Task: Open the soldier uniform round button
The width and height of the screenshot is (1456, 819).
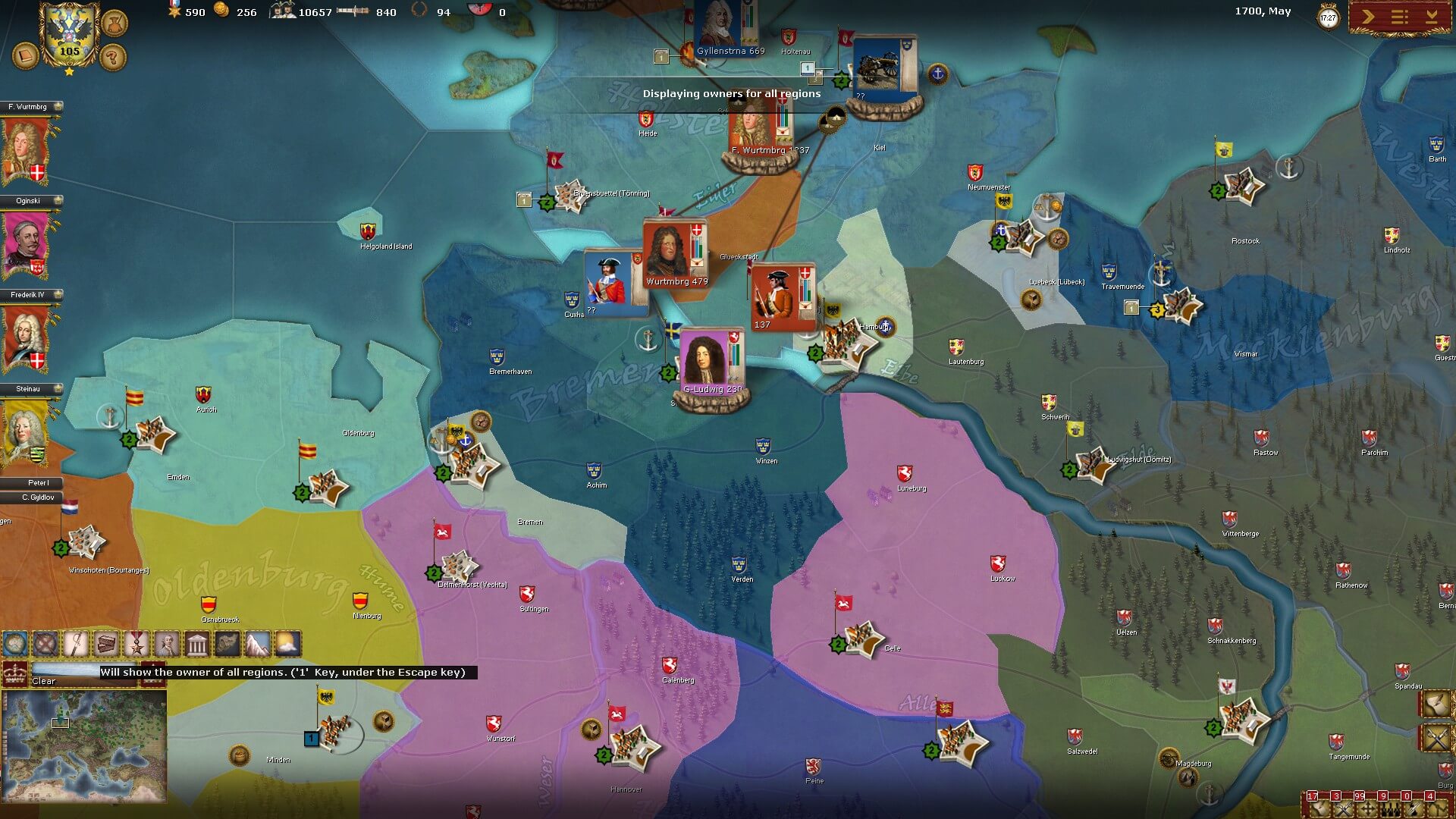Action: [x=114, y=24]
